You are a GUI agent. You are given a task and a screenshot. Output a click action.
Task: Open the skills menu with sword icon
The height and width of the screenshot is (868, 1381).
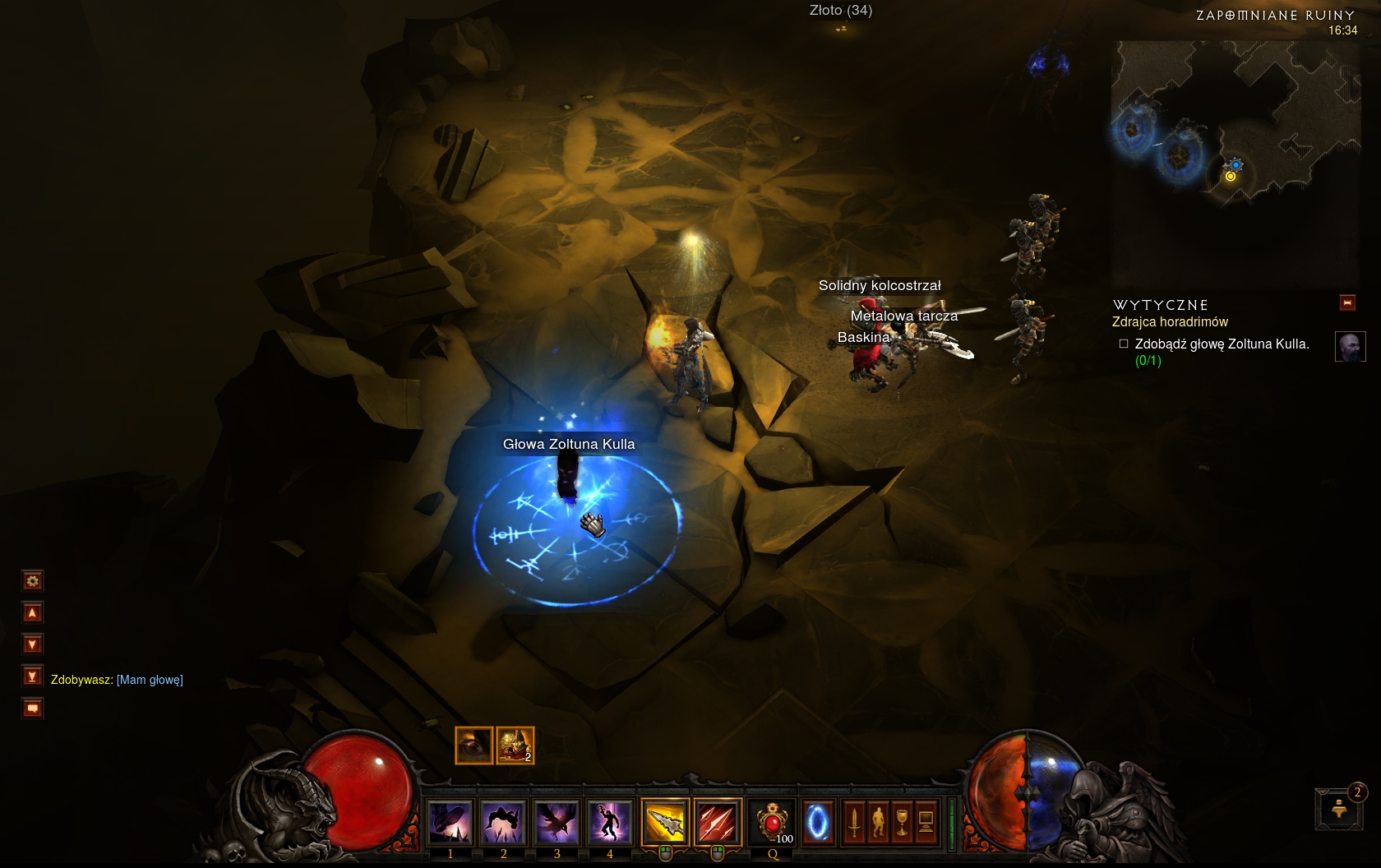(x=854, y=822)
